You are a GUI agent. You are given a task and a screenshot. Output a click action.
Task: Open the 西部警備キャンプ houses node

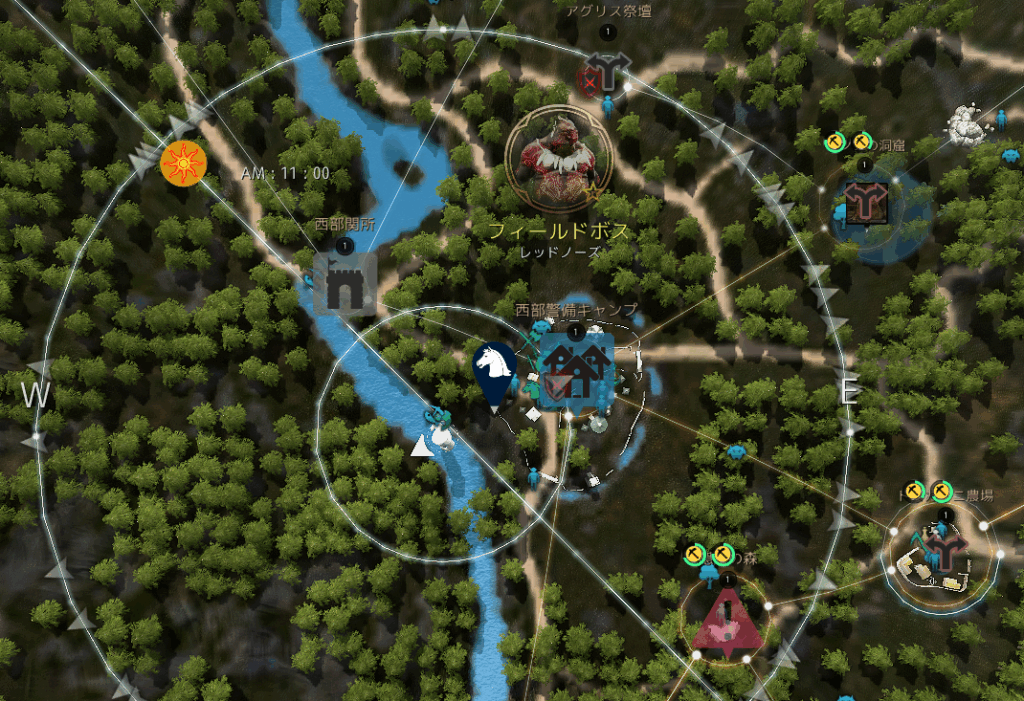pos(576,371)
